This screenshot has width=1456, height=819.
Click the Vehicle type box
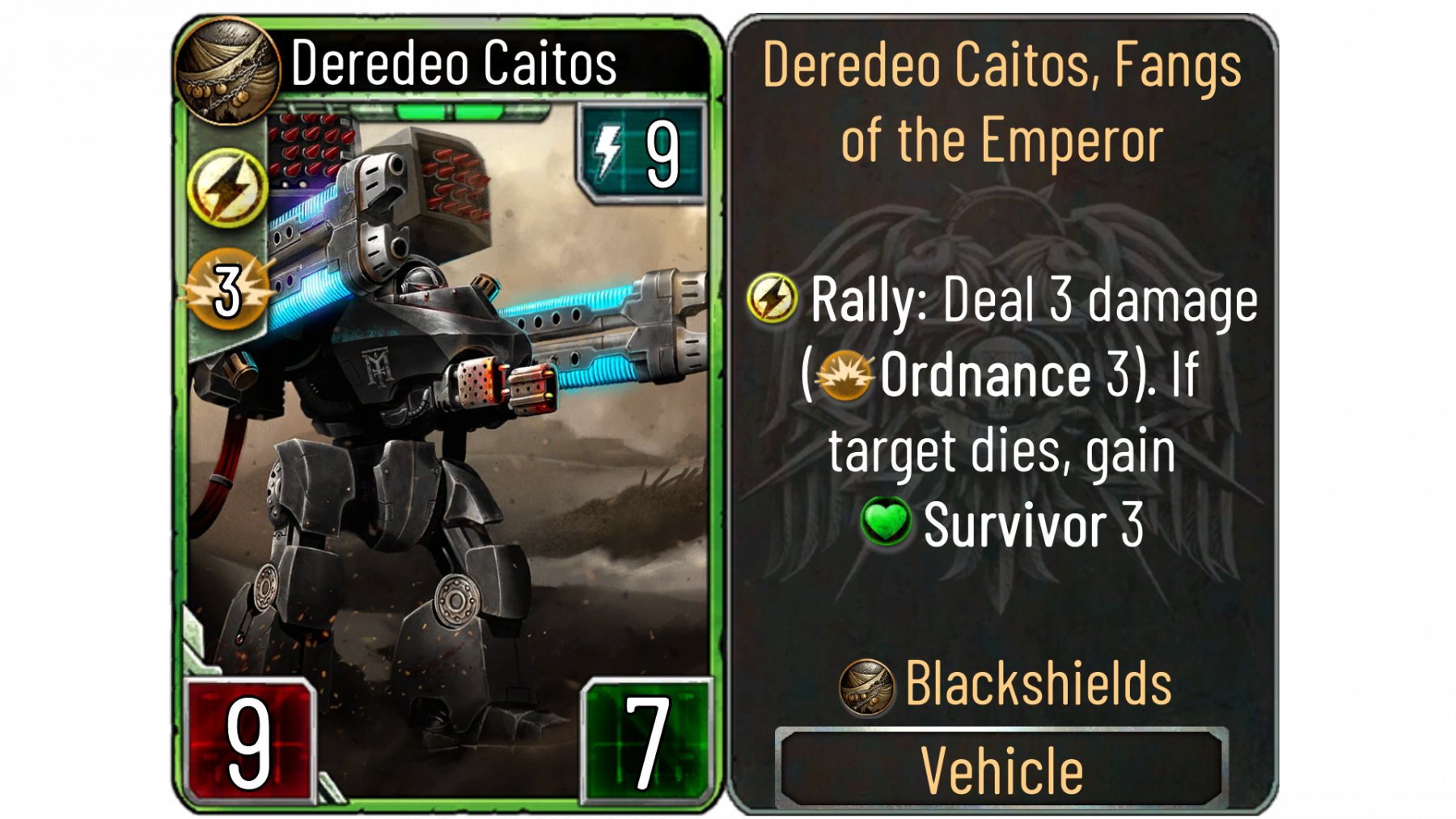tap(1001, 769)
